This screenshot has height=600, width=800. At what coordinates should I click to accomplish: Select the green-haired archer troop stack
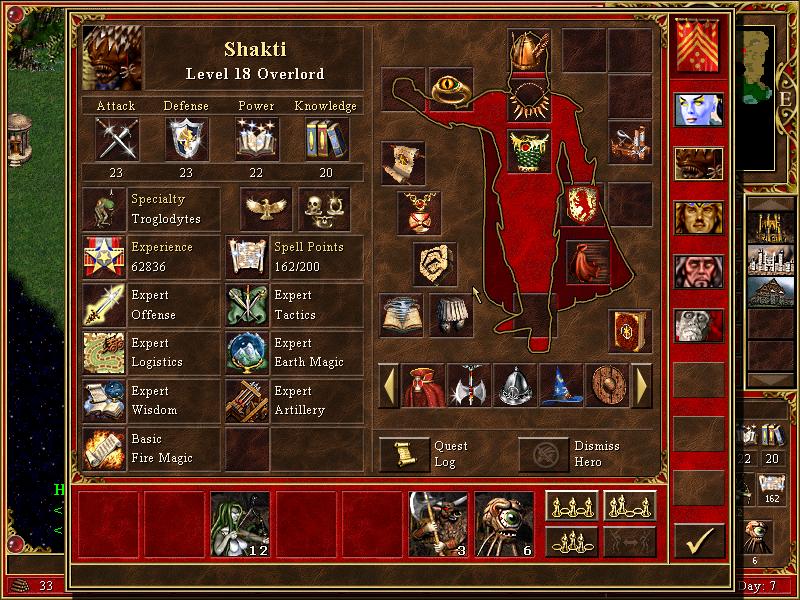(239, 523)
